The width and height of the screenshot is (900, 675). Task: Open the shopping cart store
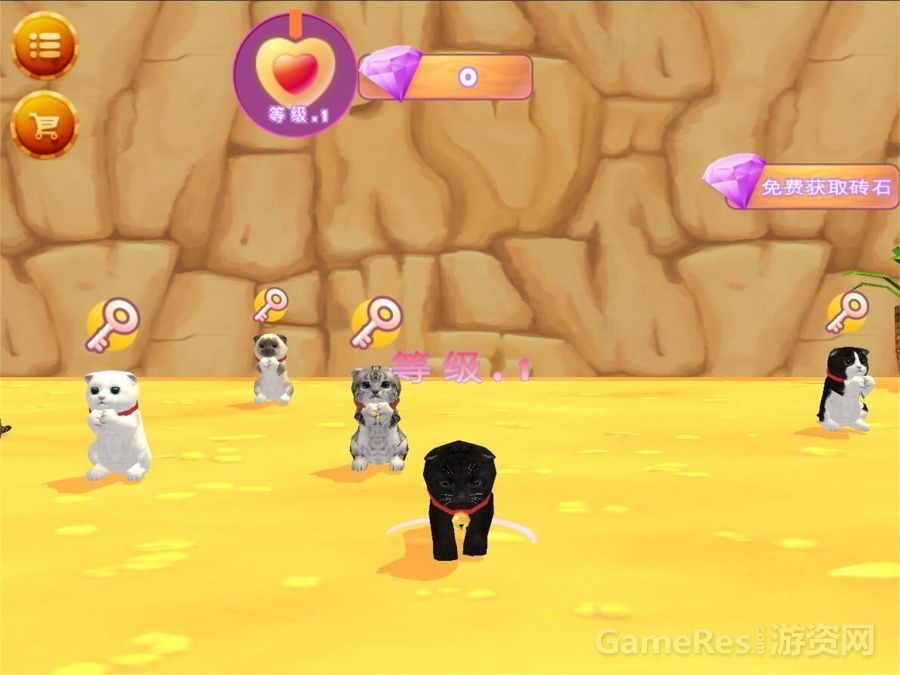point(44,125)
